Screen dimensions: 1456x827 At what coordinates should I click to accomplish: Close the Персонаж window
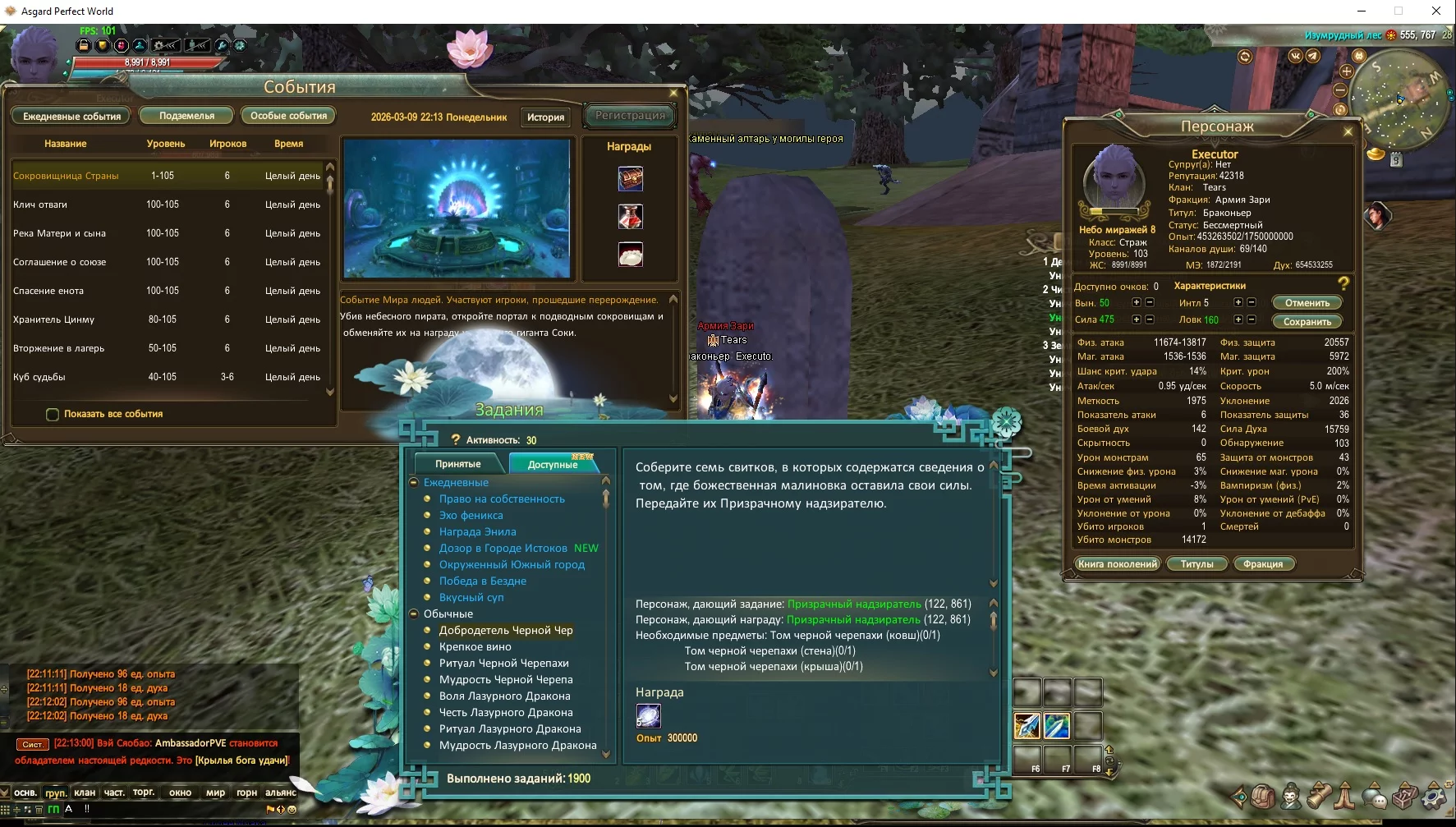[1348, 131]
